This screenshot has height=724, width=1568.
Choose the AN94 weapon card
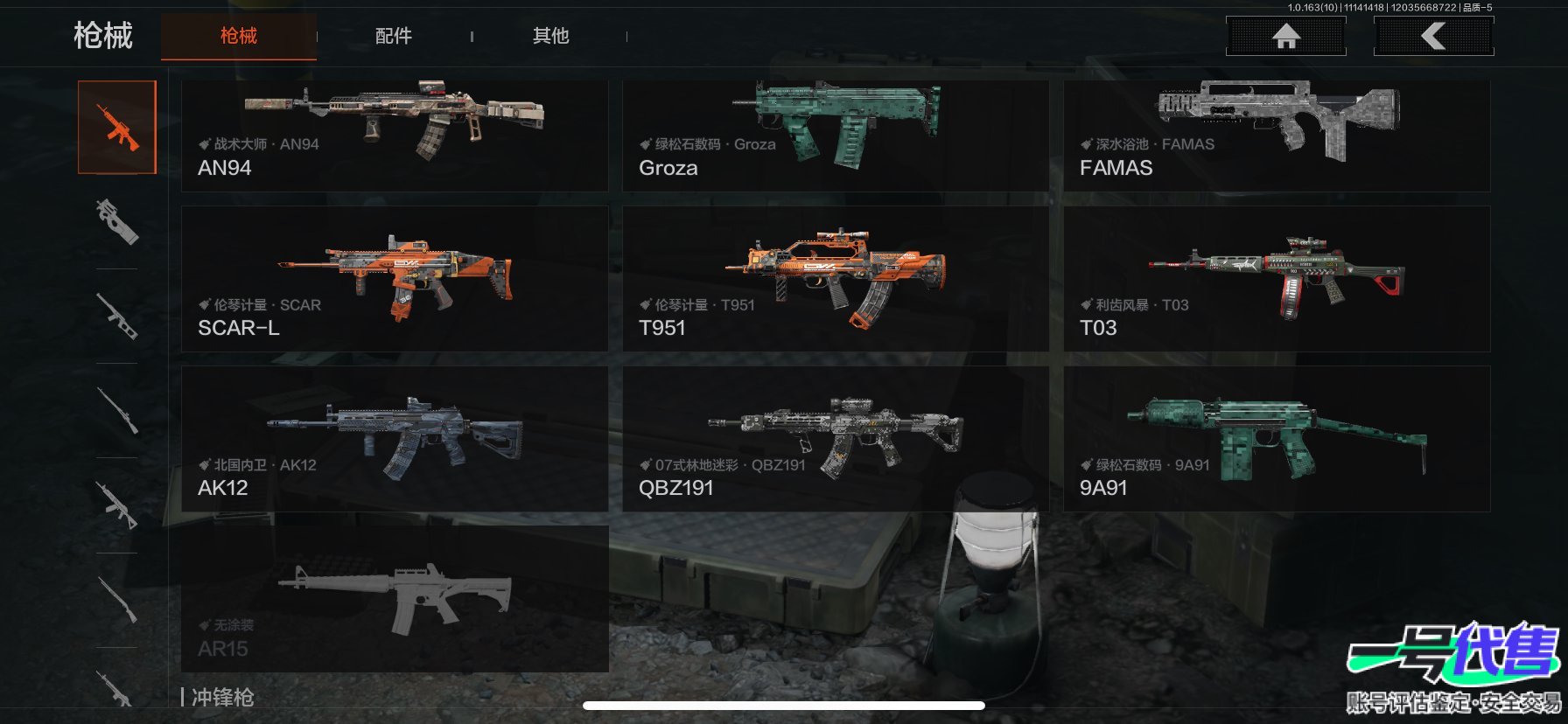[x=394, y=136]
